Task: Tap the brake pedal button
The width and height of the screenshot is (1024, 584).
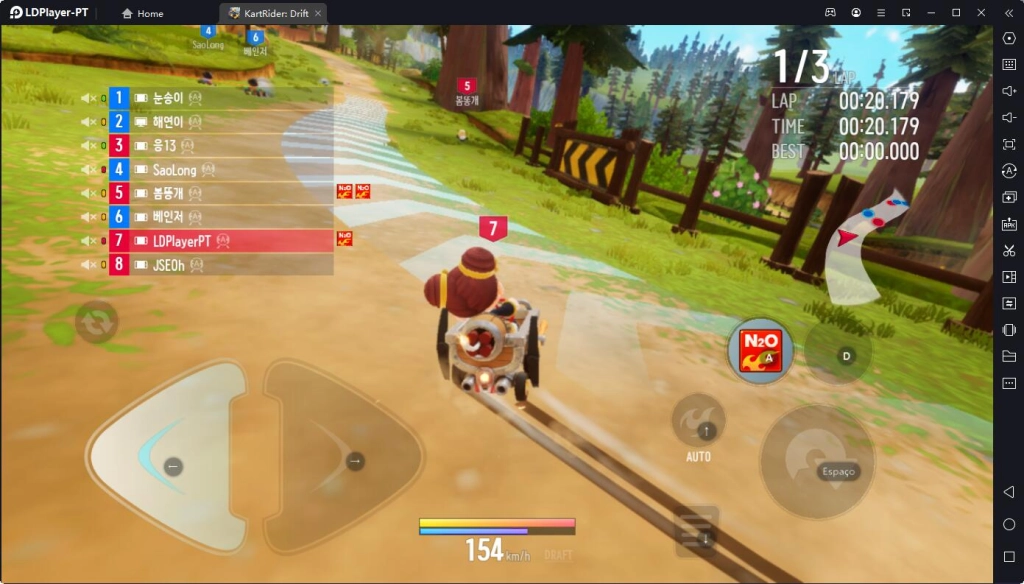Action: pyautogui.click(x=697, y=532)
